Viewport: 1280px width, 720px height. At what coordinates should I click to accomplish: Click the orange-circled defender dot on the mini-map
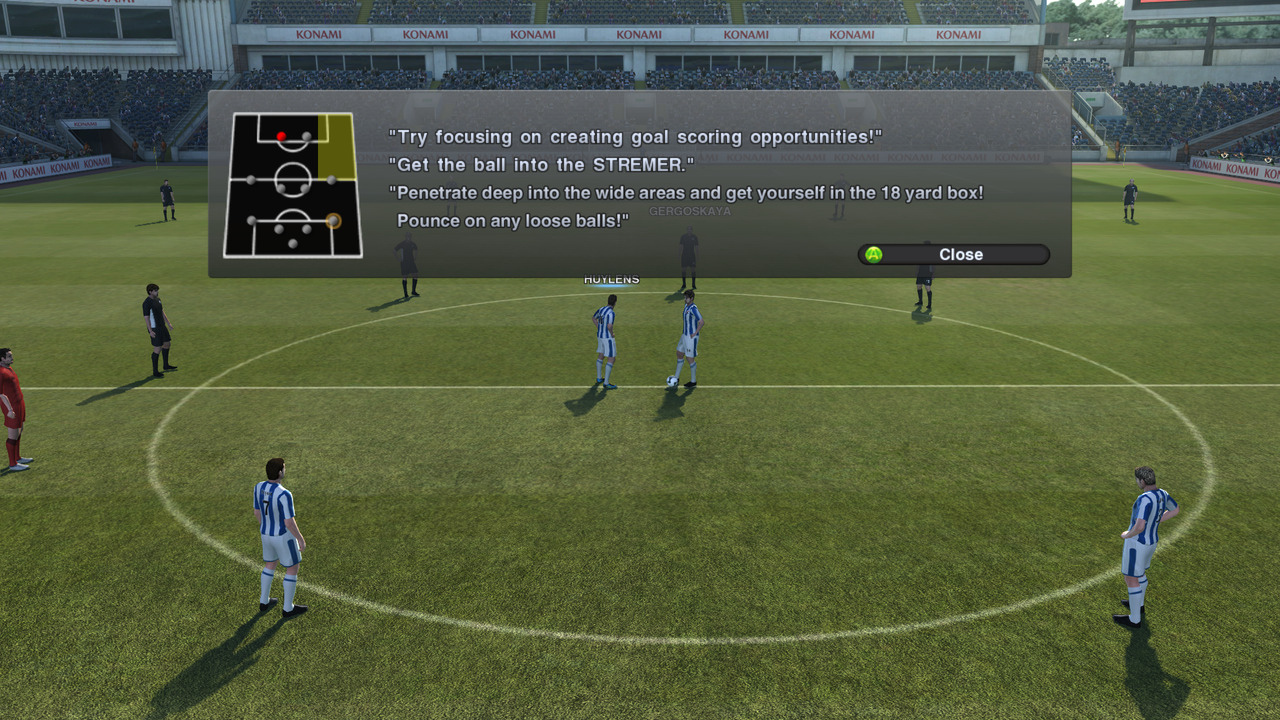click(333, 220)
